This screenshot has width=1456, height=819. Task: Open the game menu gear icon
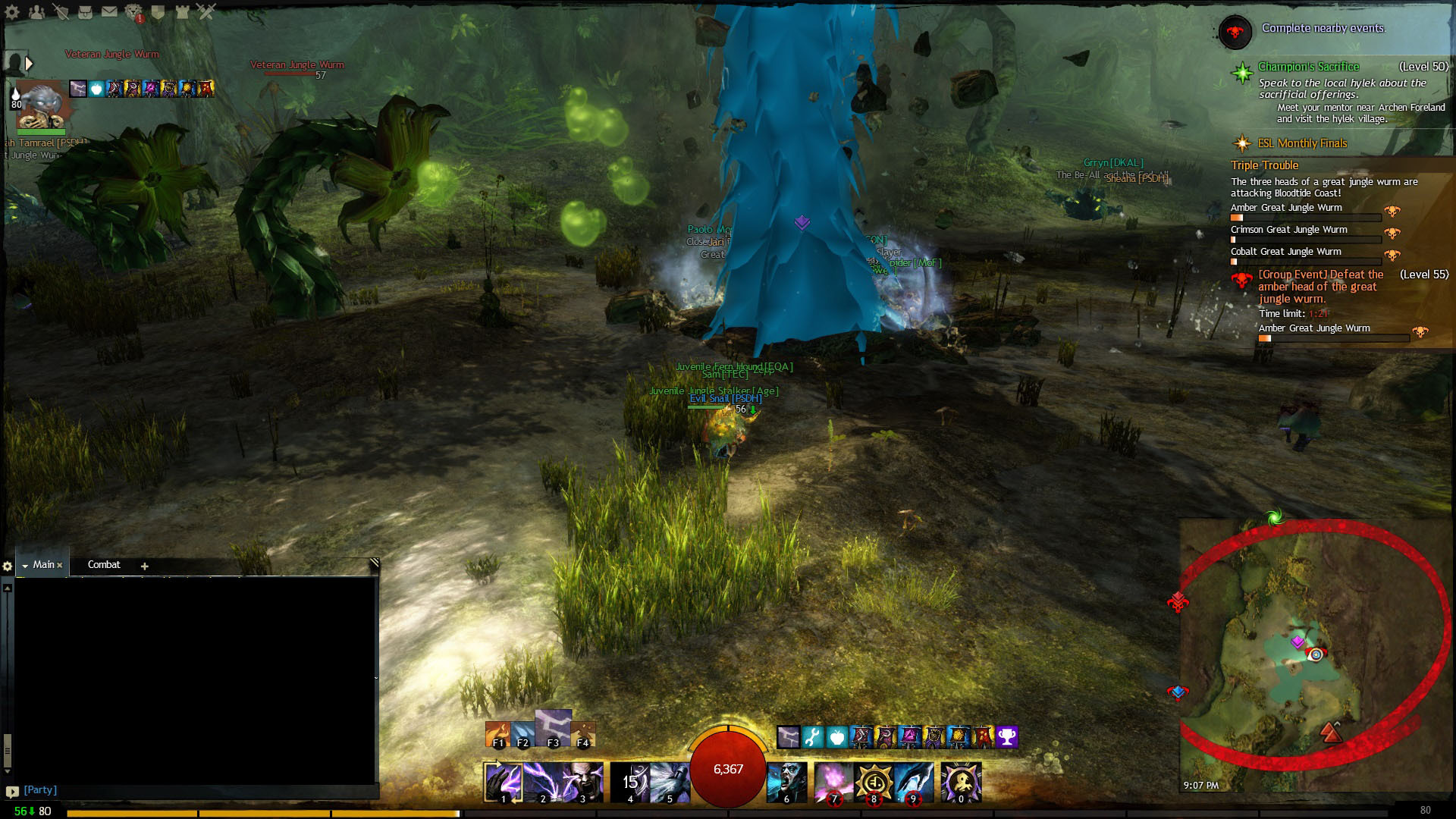point(12,12)
